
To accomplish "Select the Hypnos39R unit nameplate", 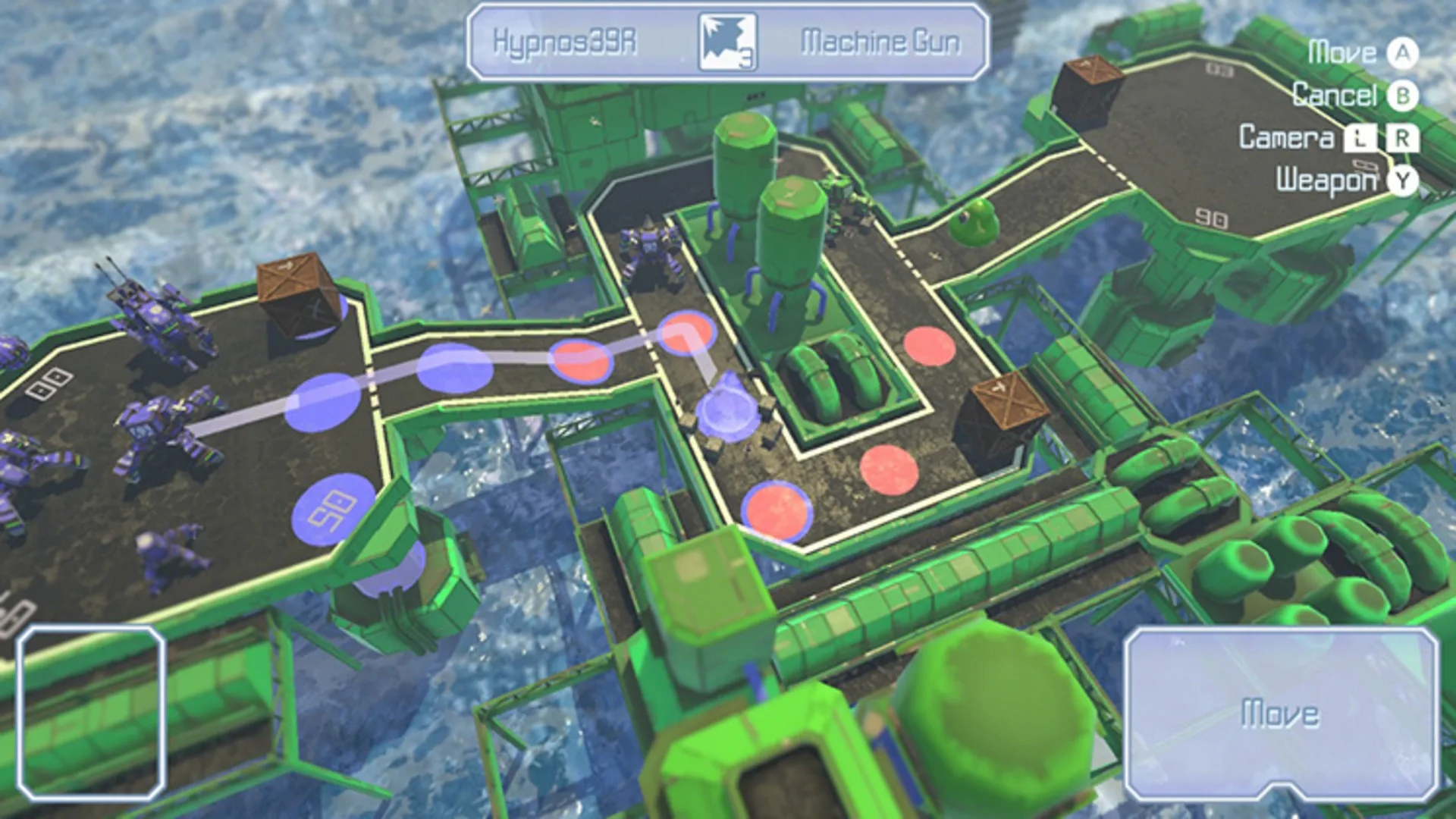I will point(565,42).
